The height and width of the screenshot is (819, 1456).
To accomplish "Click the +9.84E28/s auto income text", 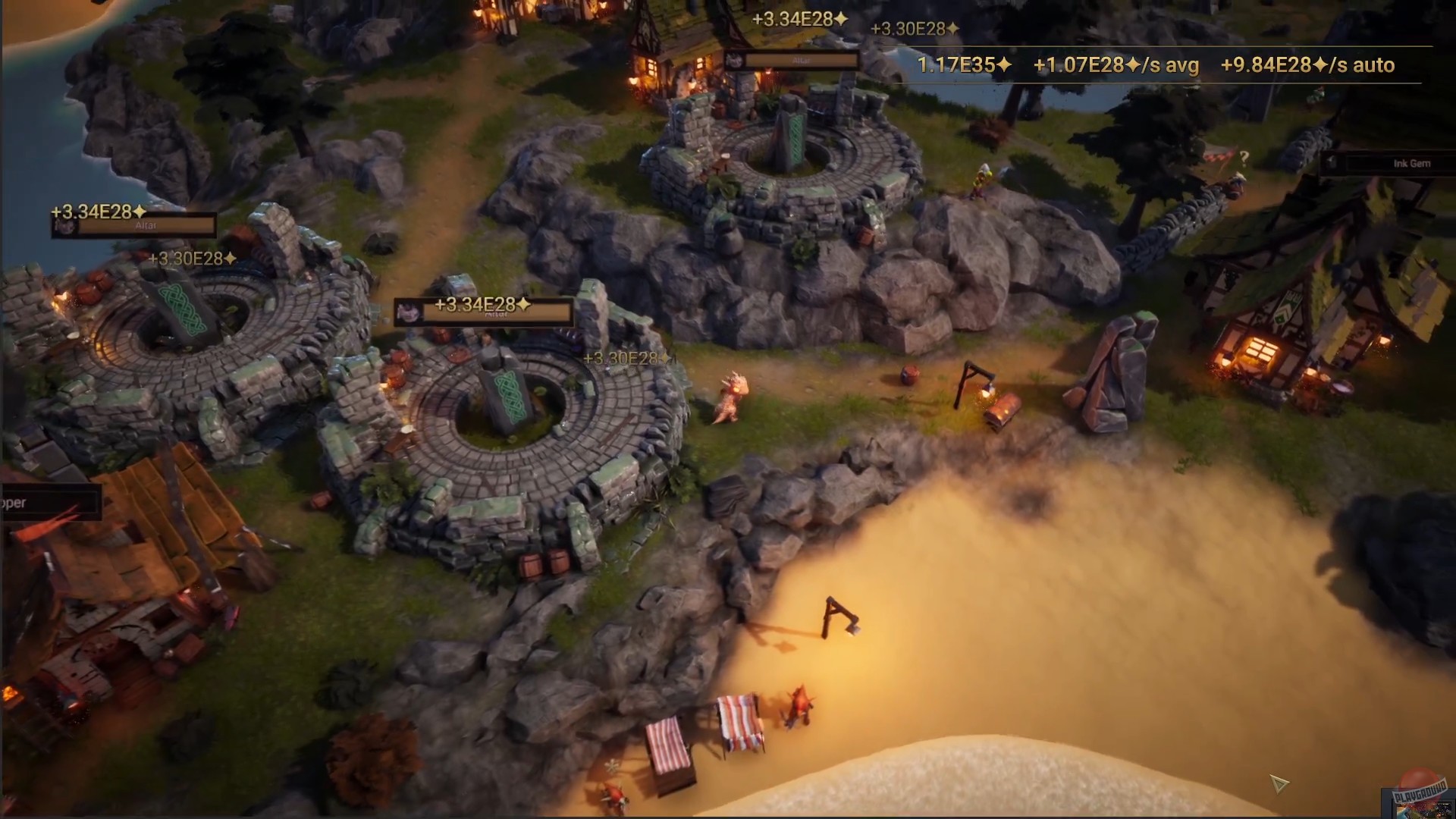I will click(1307, 66).
